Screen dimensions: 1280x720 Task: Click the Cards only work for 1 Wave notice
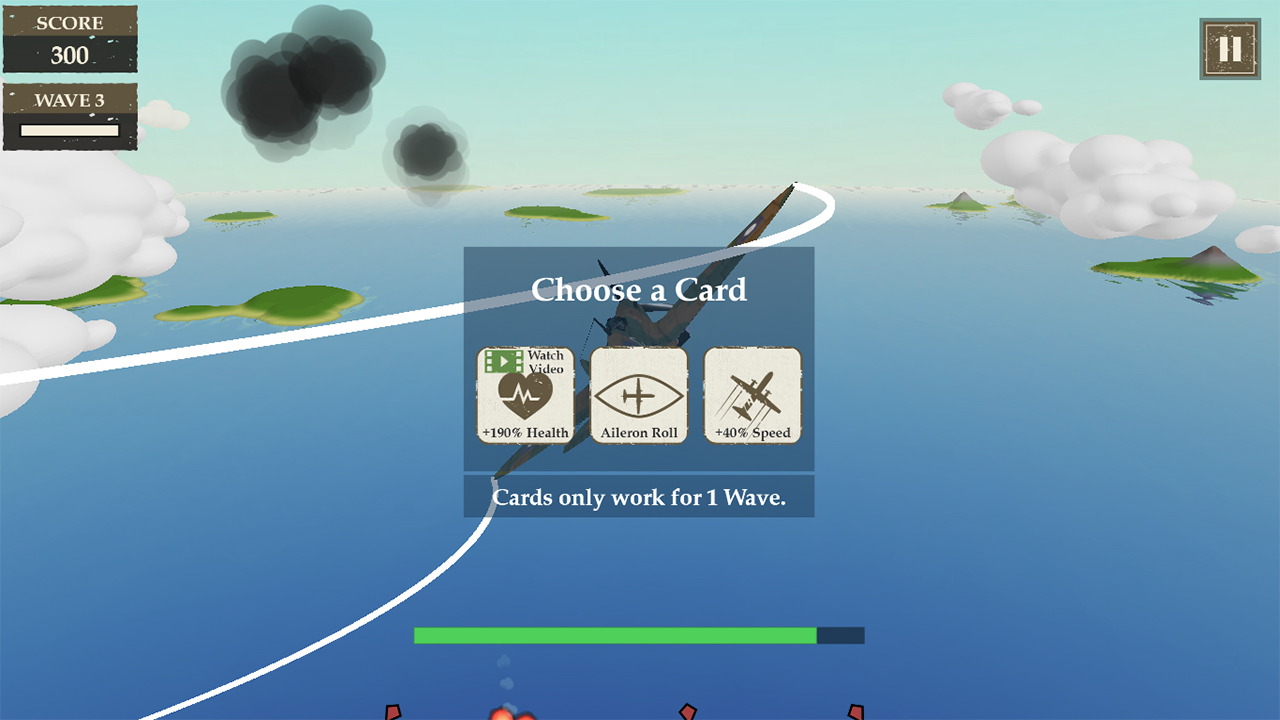point(639,497)
